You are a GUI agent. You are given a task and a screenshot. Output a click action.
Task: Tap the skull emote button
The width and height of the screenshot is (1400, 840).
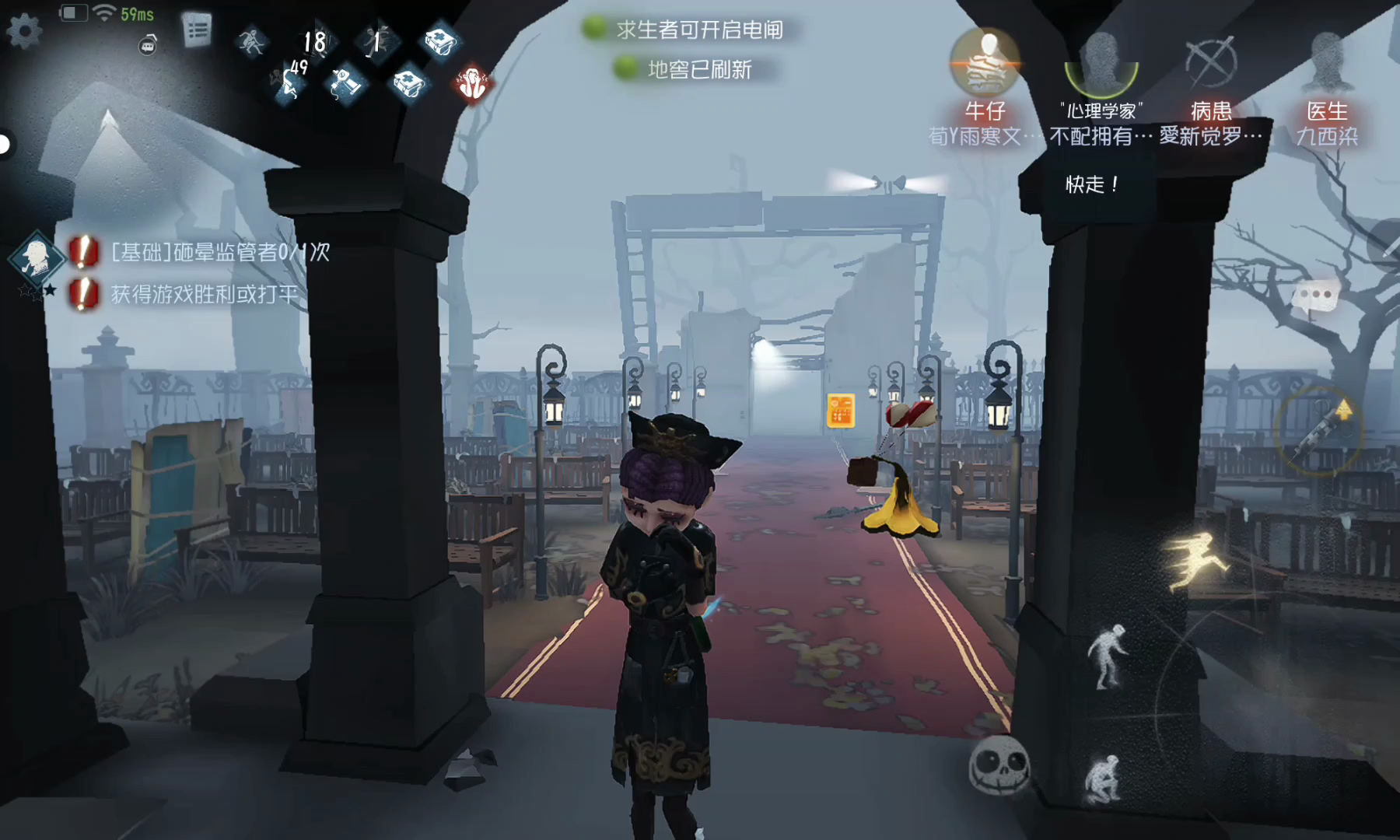tap(999, 765)
